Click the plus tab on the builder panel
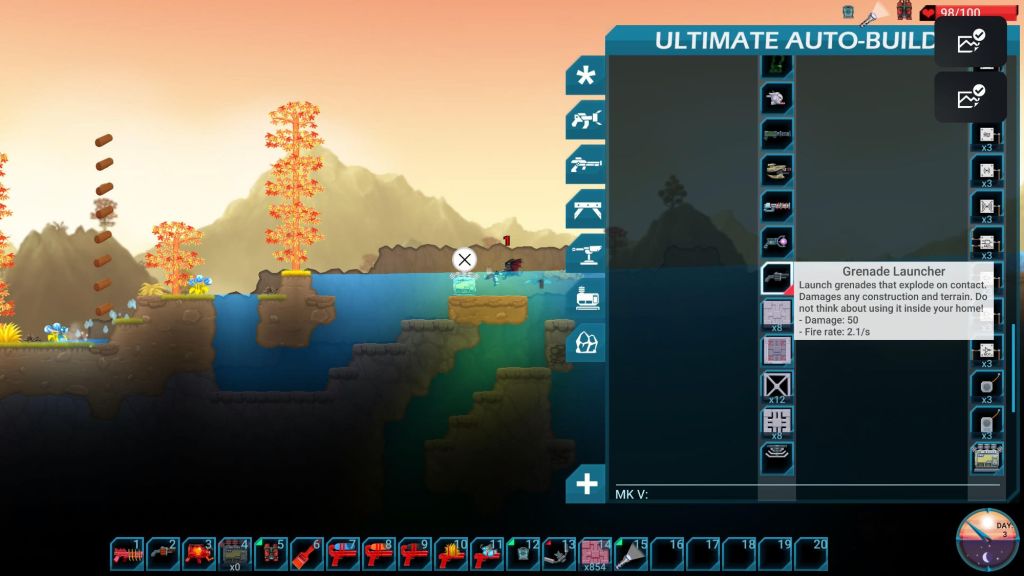 pos(585,485)
